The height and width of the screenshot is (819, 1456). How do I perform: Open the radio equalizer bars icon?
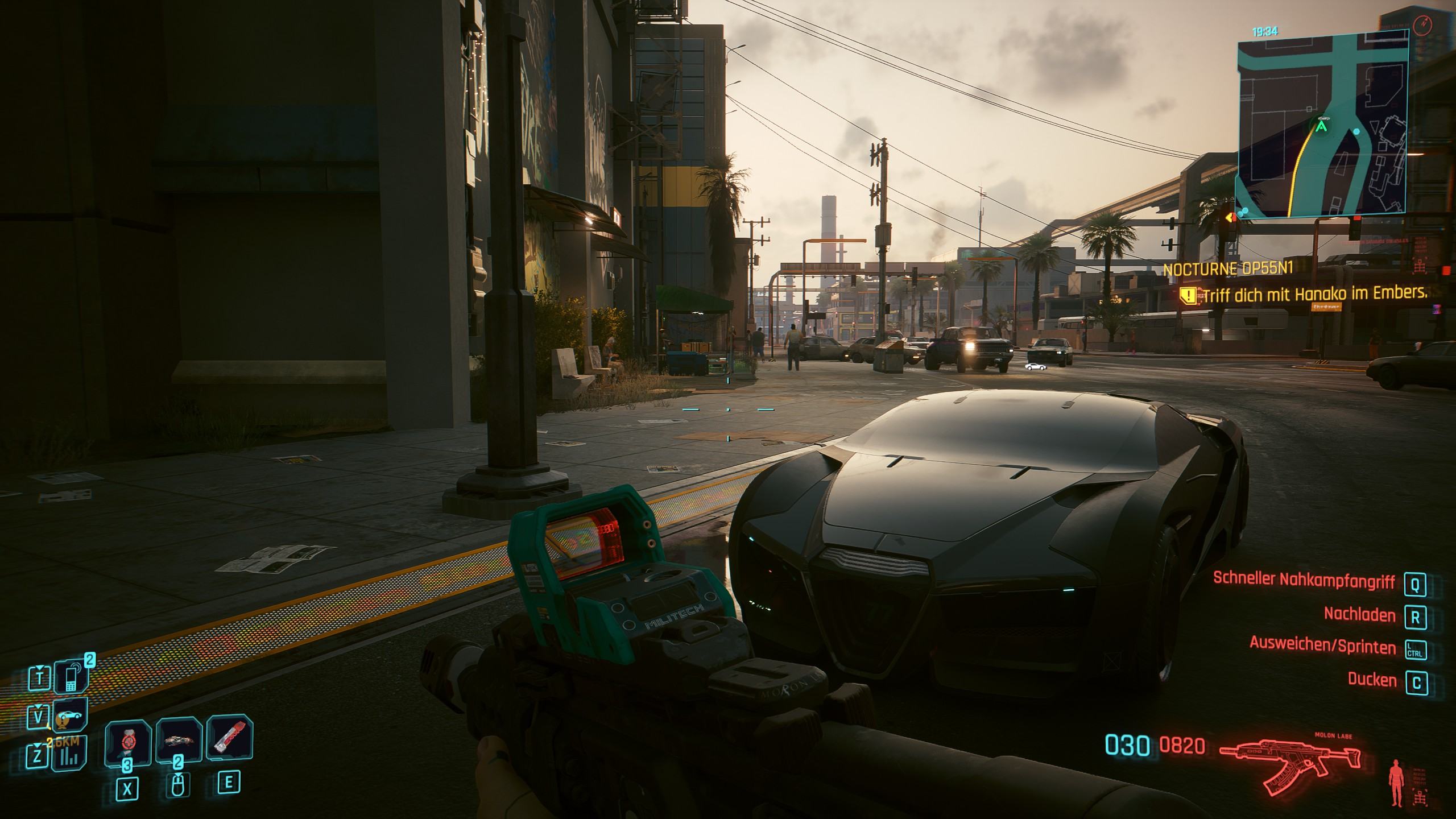[71, 754]
